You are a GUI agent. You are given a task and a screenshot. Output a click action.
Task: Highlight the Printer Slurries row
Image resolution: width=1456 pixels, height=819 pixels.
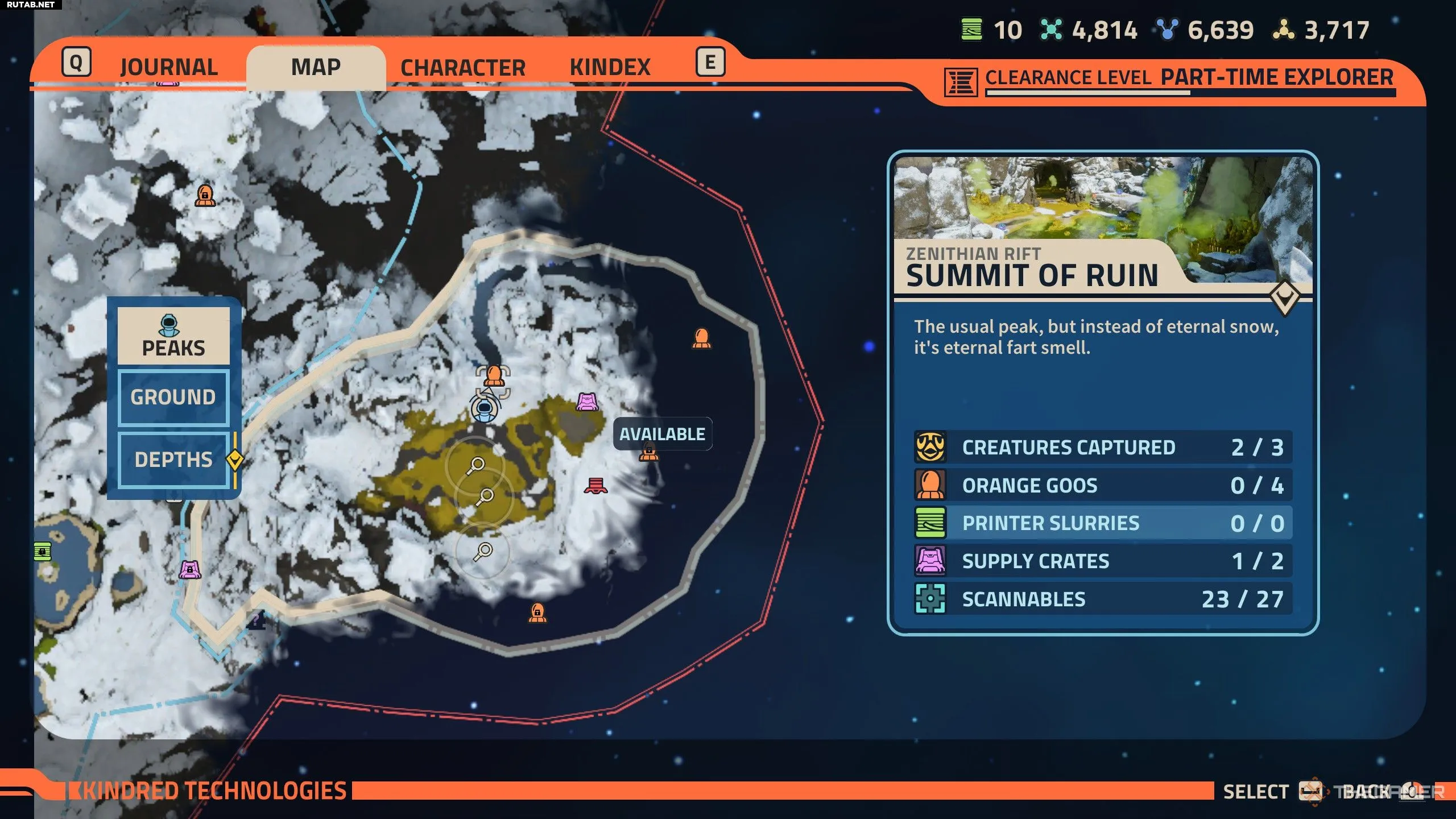click(1102, 523)
